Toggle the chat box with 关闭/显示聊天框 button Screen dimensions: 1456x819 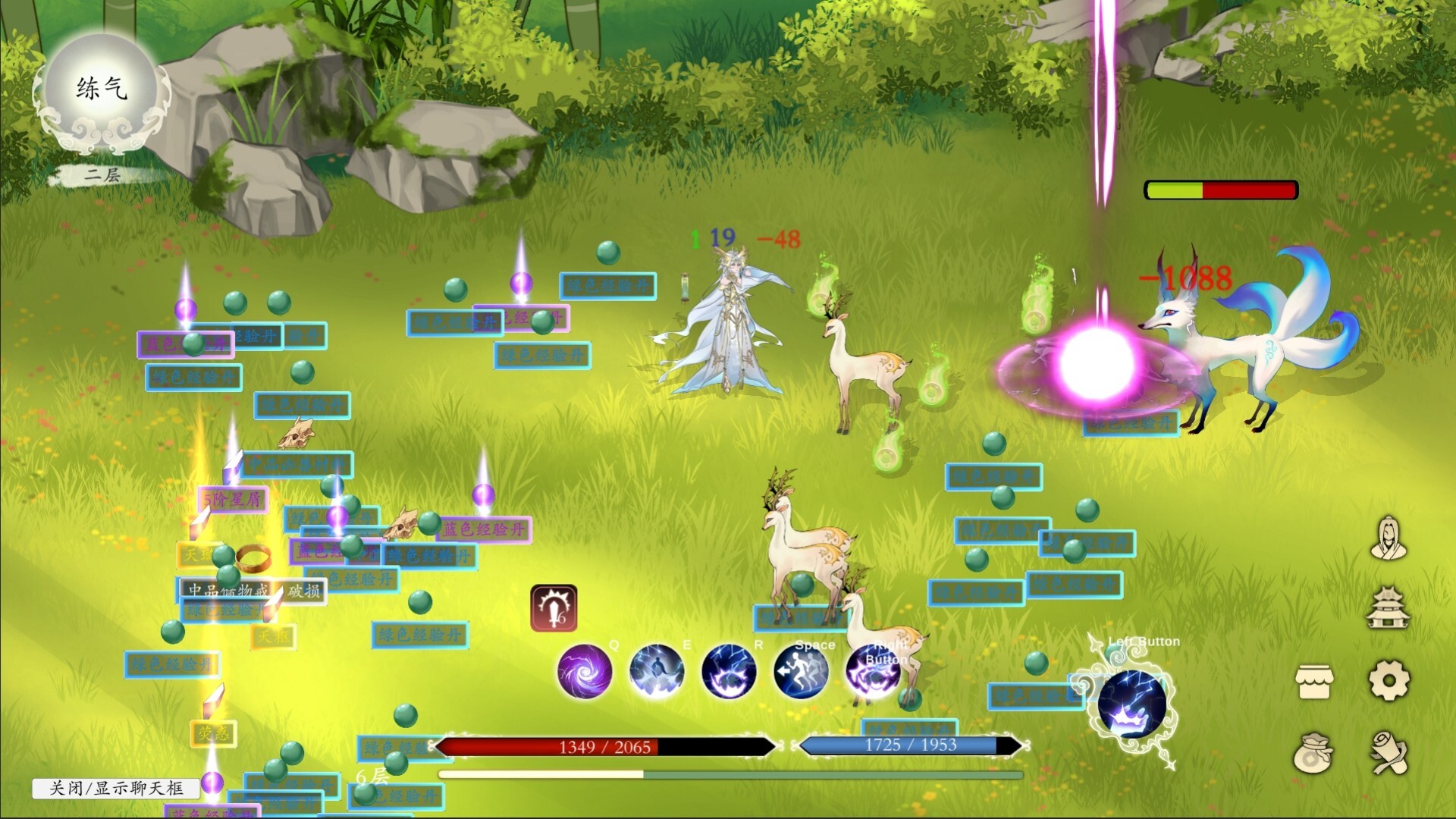[115, 788]
